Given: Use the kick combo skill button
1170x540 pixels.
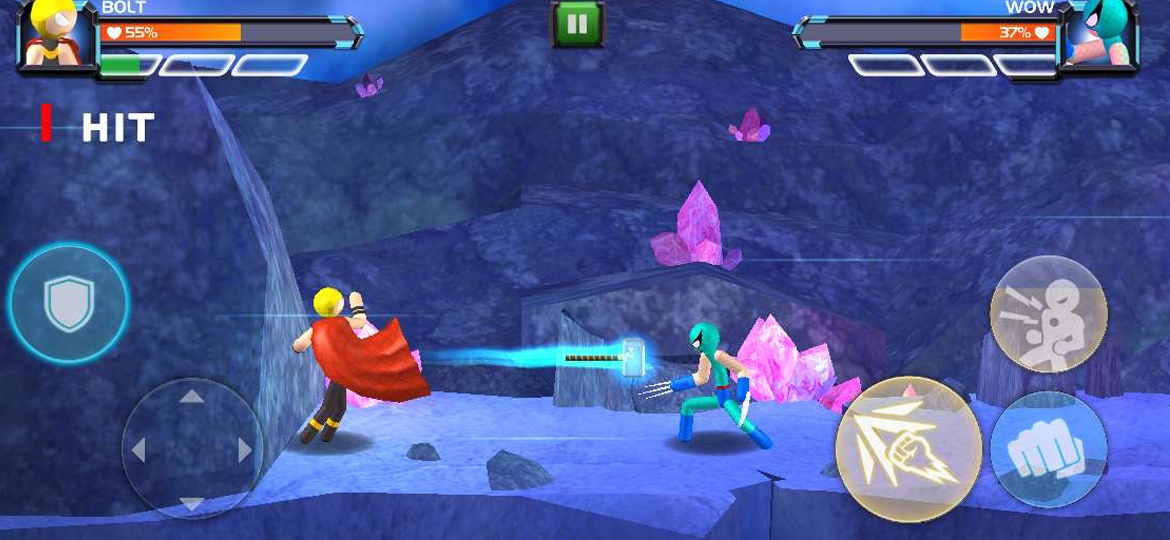Looking at the screenshot, I should tap(1048, 314).
